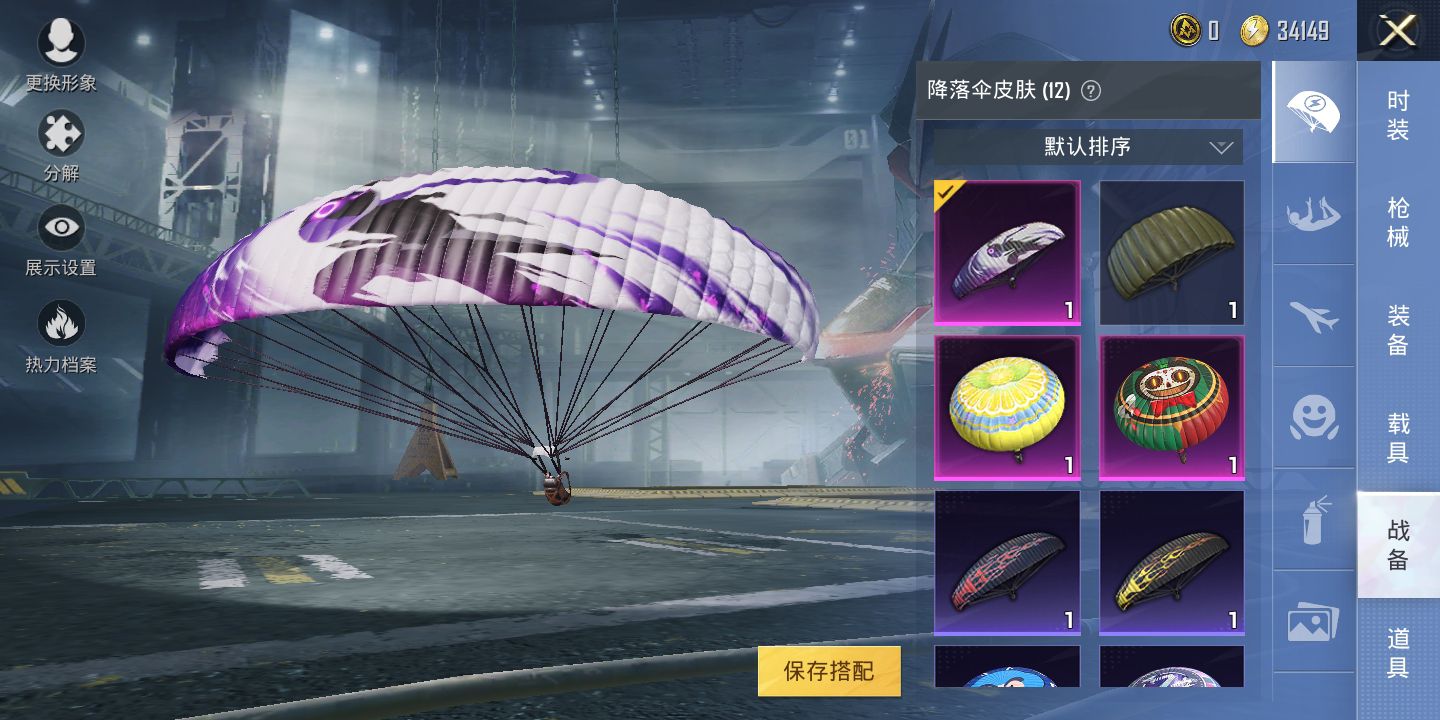
Task: Select the olive green parachute thumbnail
Action: pyautogui.click(x=1171, y=252)
